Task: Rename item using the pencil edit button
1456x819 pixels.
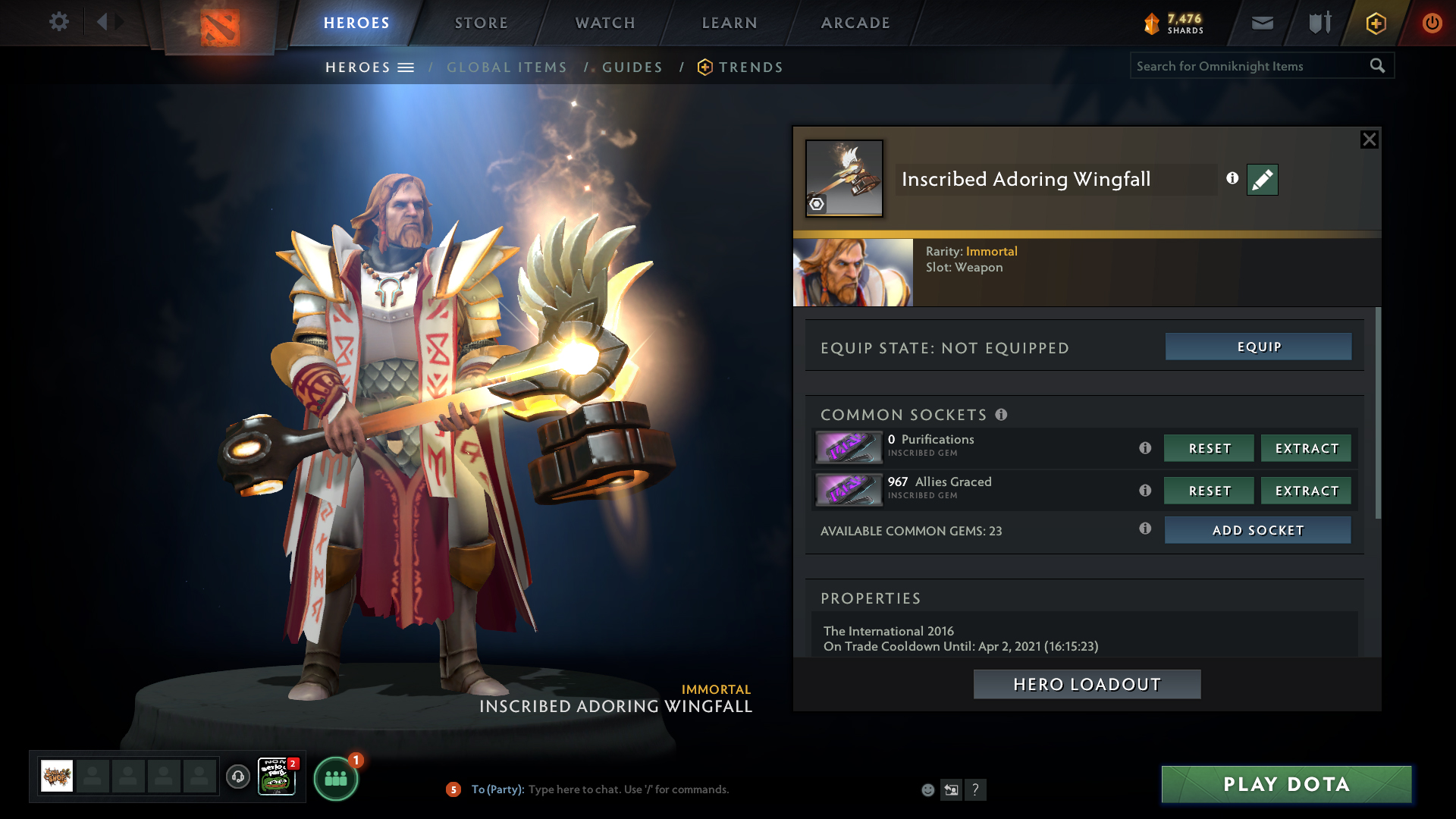Action: pos(1262,180)
